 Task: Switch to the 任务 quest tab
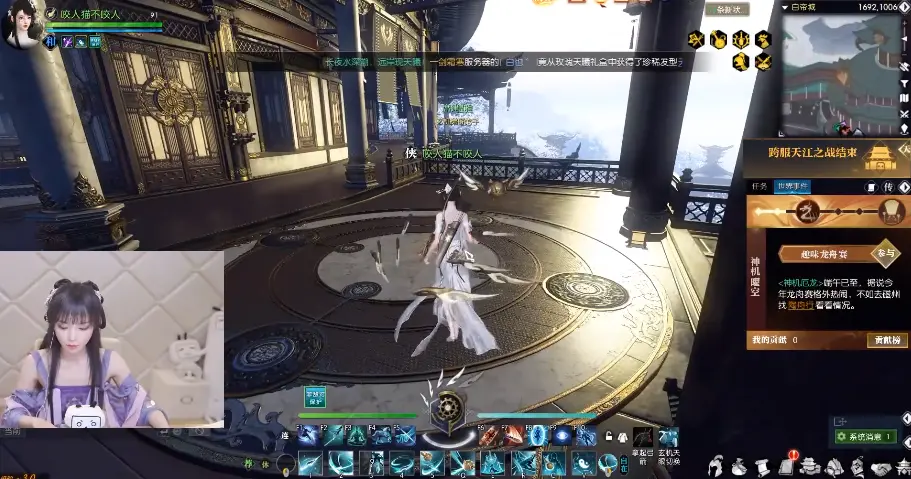click(760, 186)
